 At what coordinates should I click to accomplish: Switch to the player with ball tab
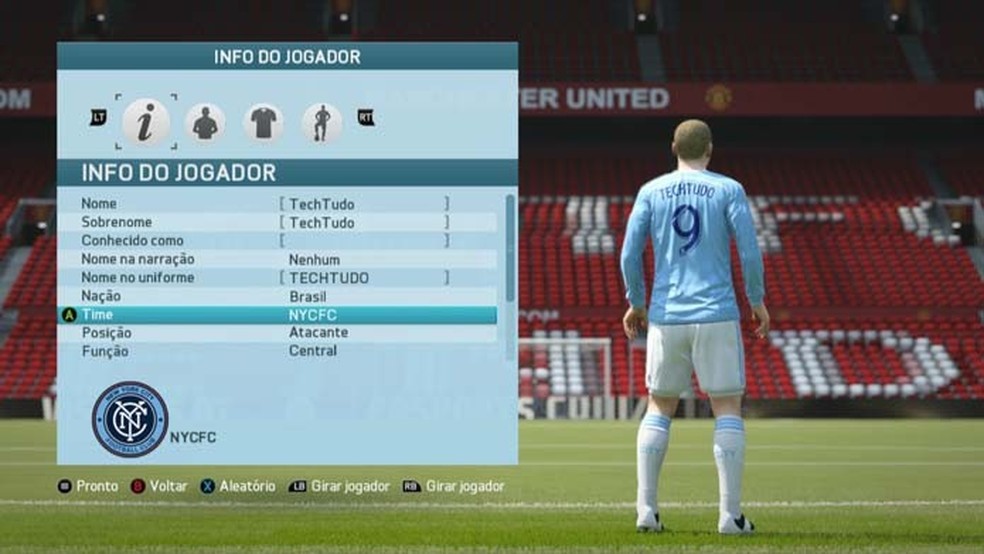tap(321, 122)
